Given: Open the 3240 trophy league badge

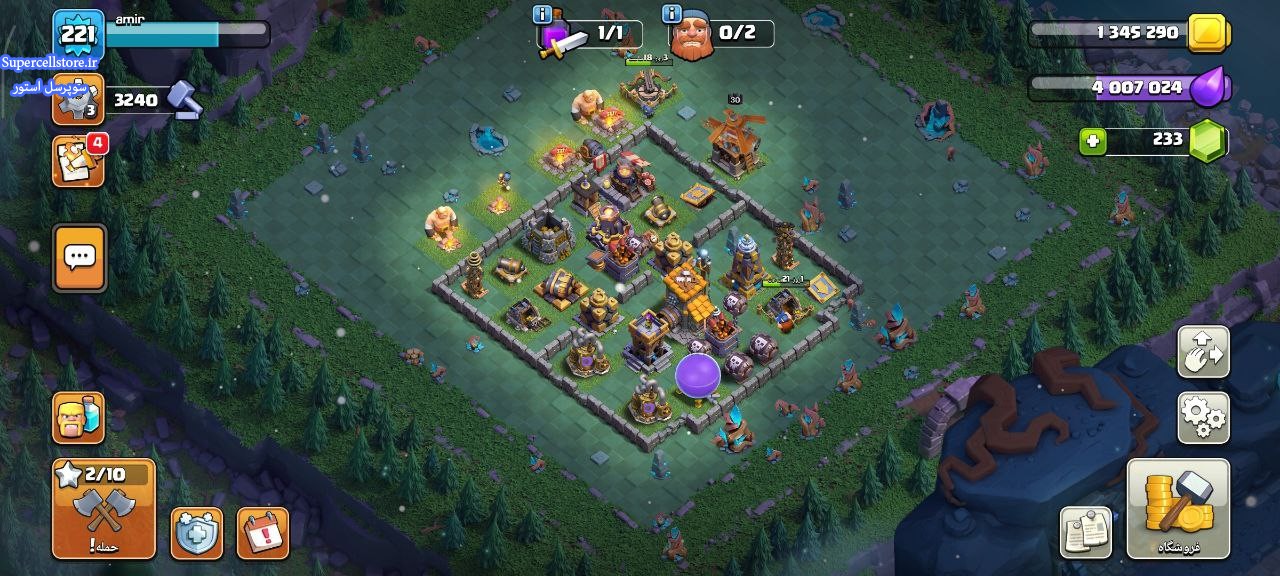Looking at the screenshot, I should click(x=78, y=99).
